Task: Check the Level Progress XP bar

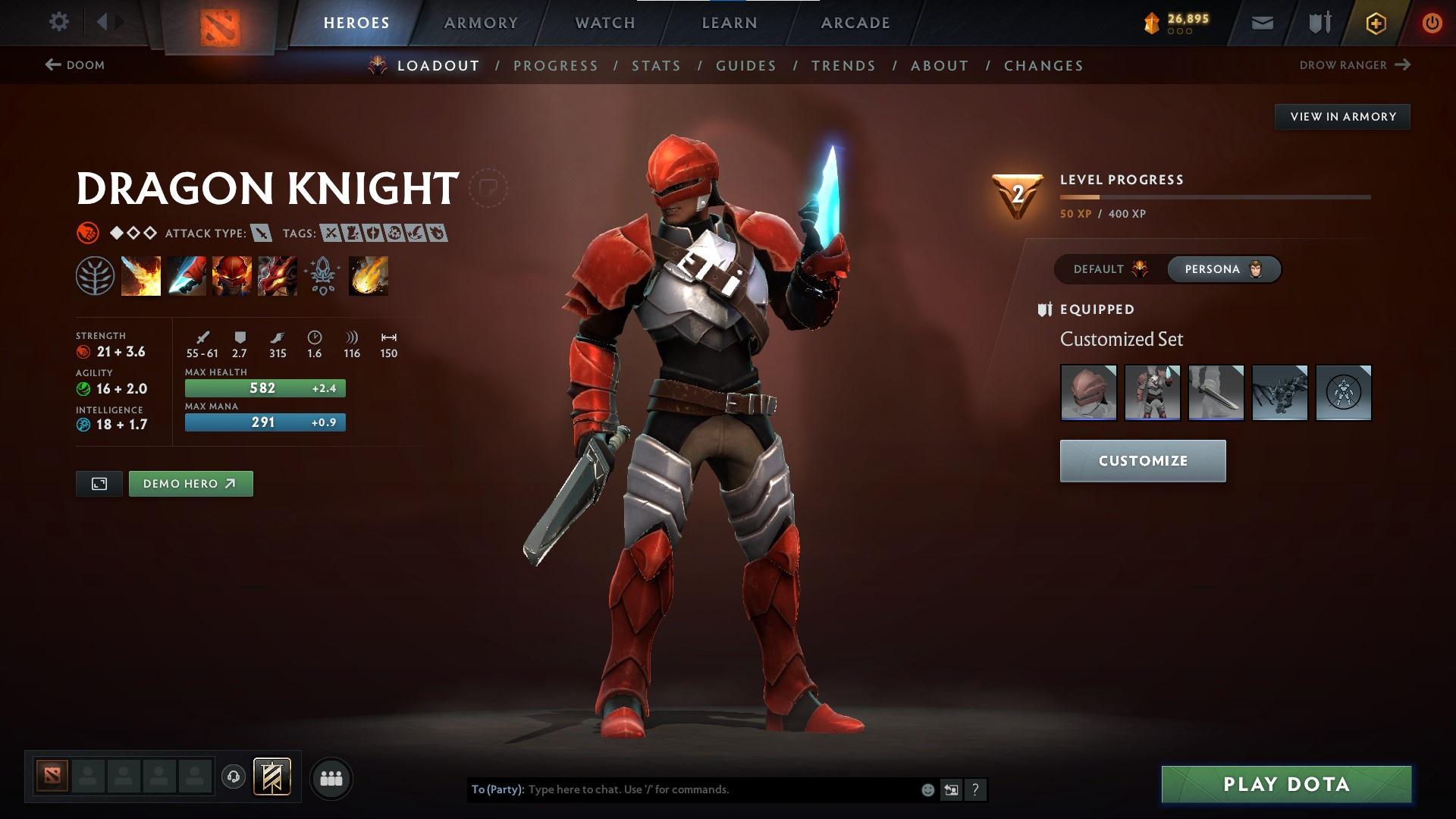Action: coord(1213,196)
